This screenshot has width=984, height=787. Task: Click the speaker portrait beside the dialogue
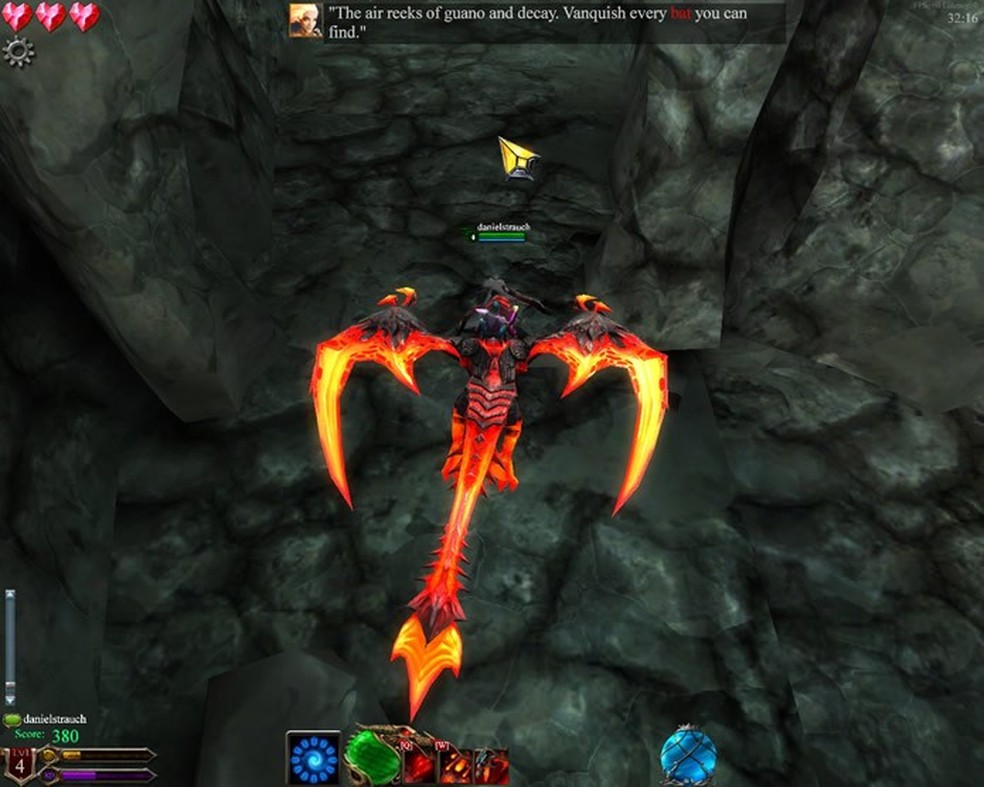pyautogui.click(x=305, y=21)
